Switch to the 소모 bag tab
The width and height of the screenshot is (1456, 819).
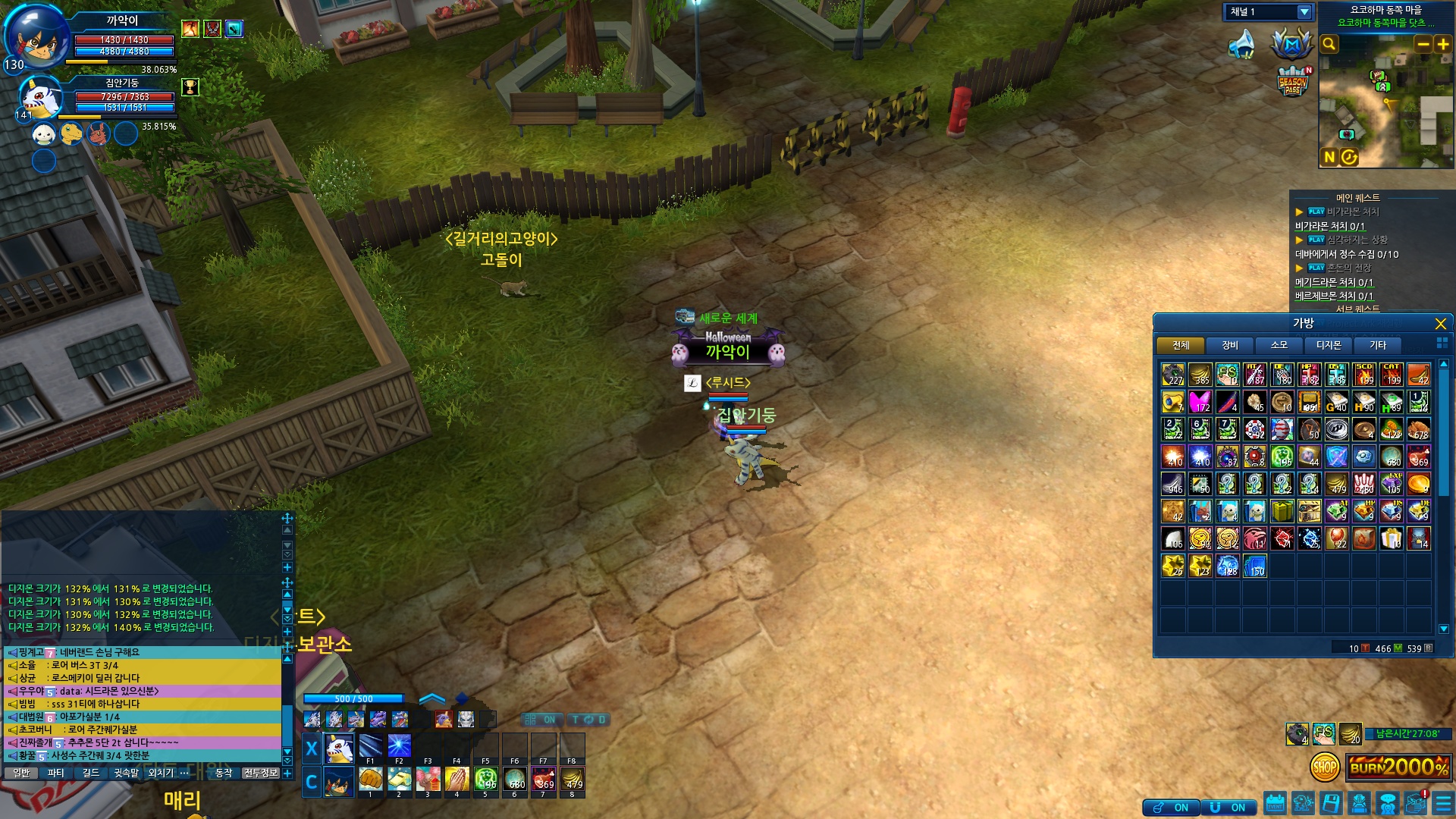pos(1279,346)
